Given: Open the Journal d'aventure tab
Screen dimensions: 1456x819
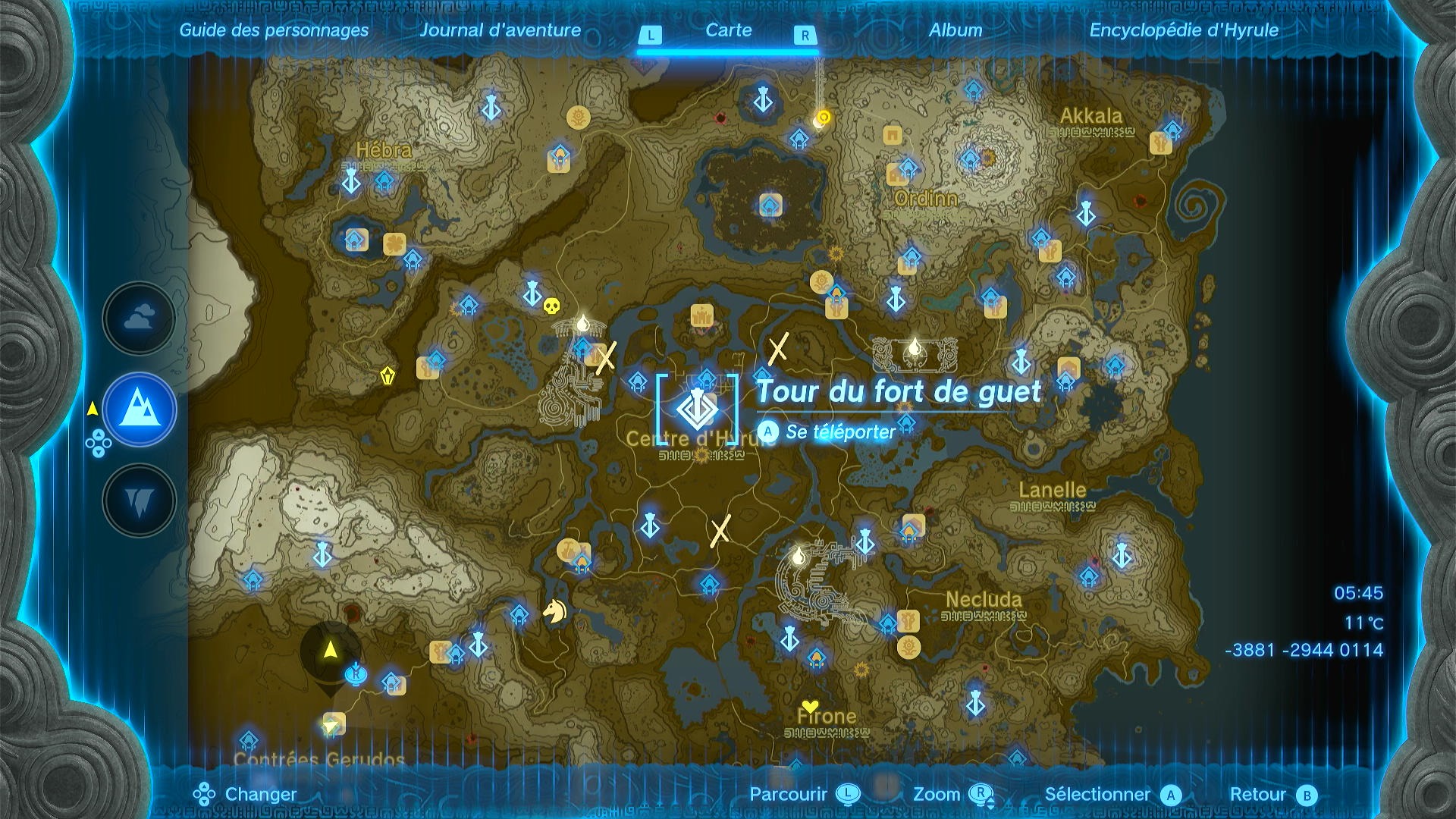Looking at the screenshot, I should point(501,31).
